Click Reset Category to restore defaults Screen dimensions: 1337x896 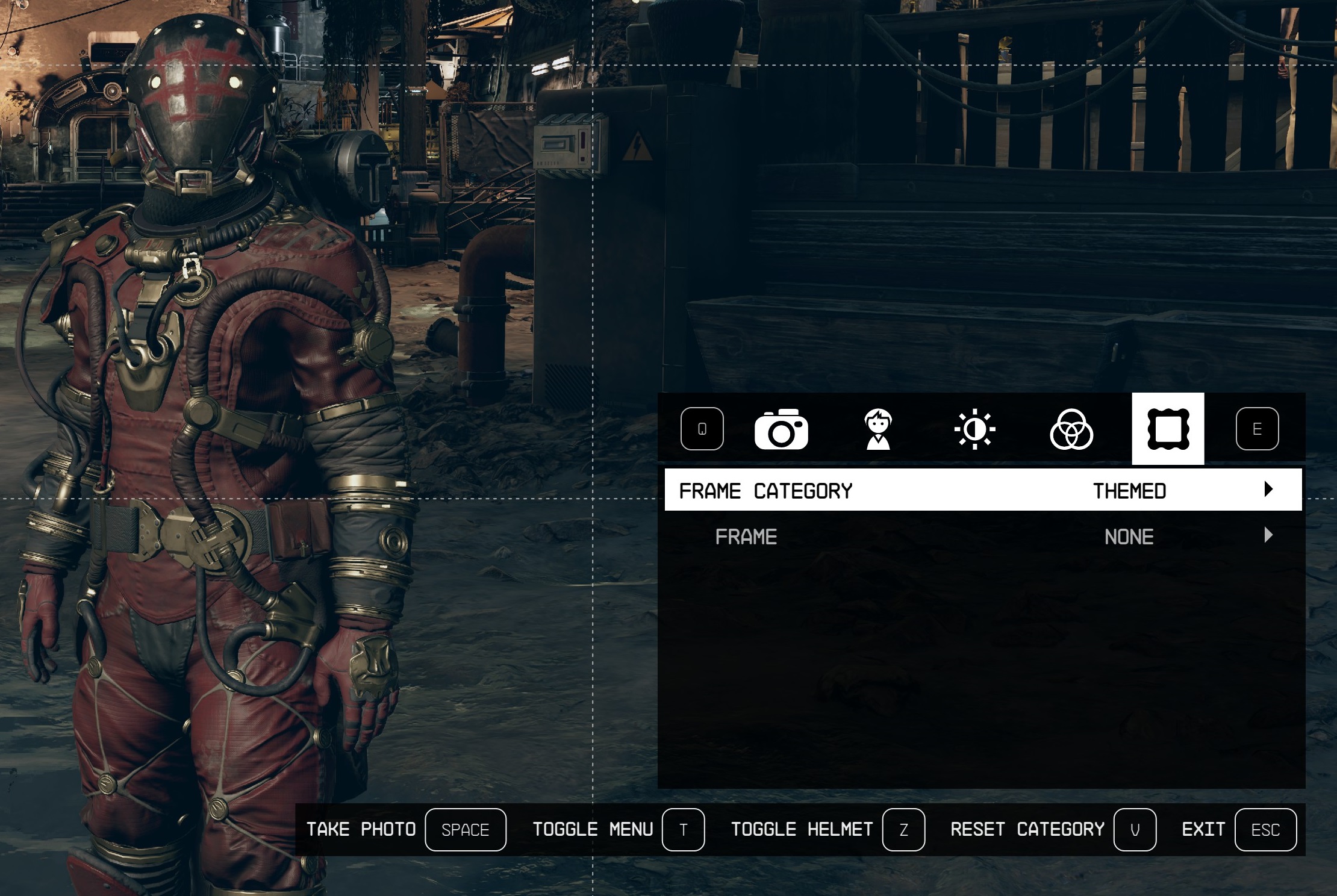(x=1135, y=830)
